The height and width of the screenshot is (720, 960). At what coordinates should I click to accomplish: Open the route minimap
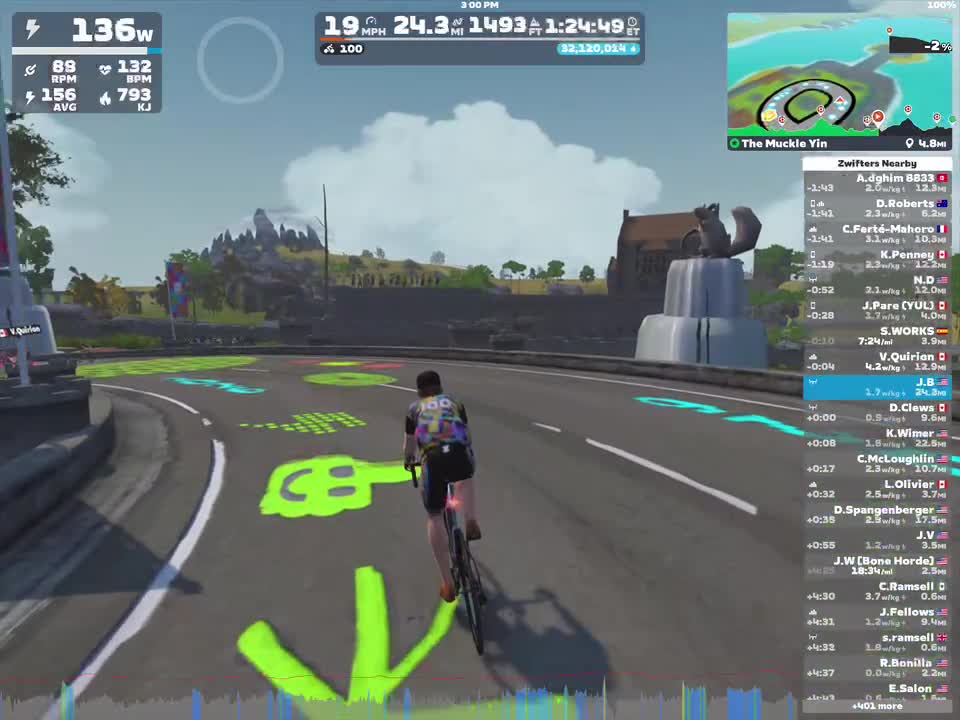838,75
